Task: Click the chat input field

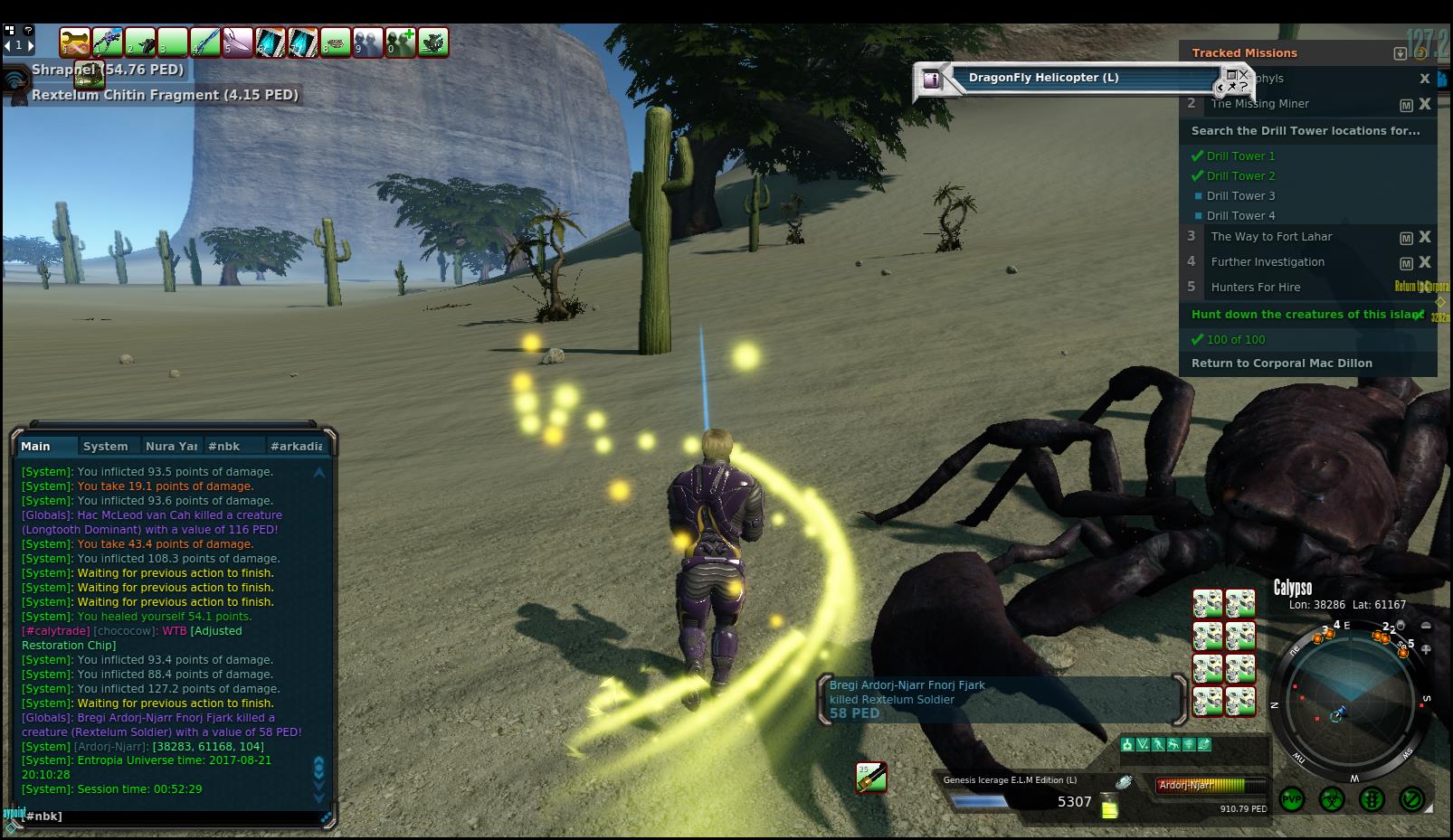Action: (172, 816)
